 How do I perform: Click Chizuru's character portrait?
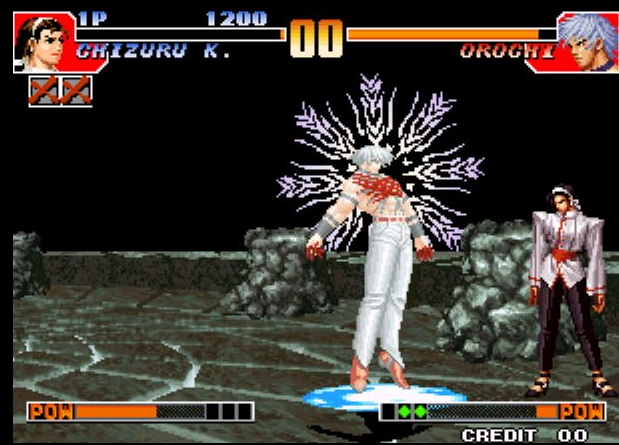point(40,41)
